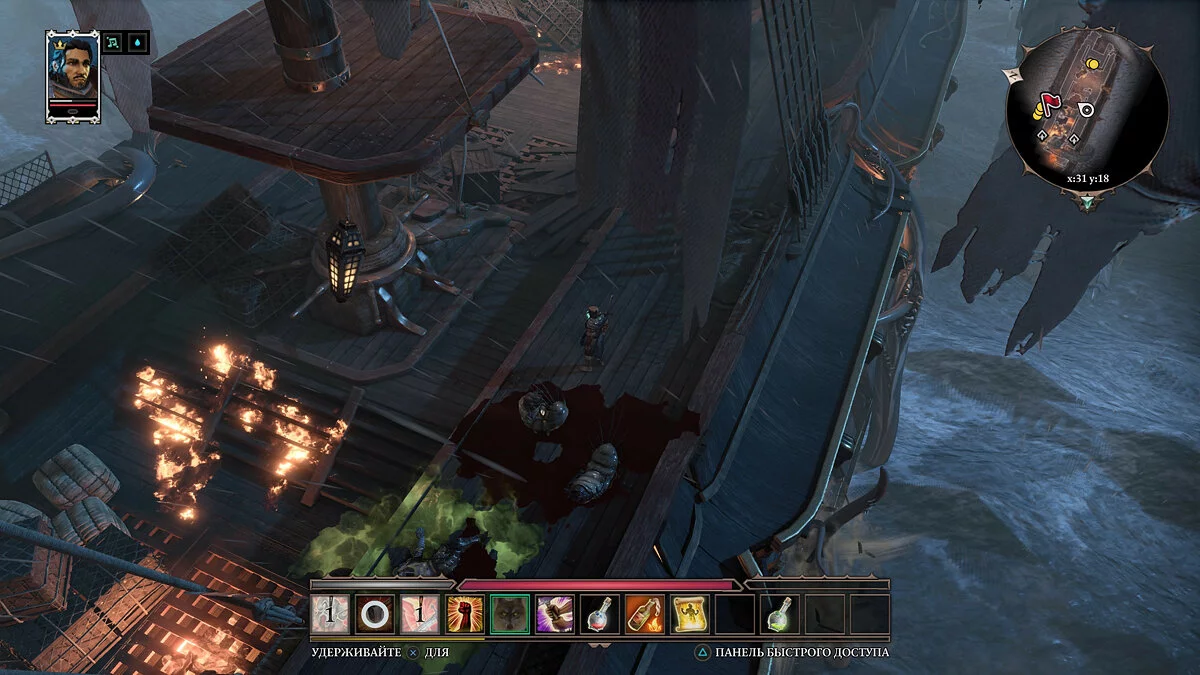This screenshot has width=1200, height=675.
Task: Click the music notes status icon
Action: (x=114, y=43)
